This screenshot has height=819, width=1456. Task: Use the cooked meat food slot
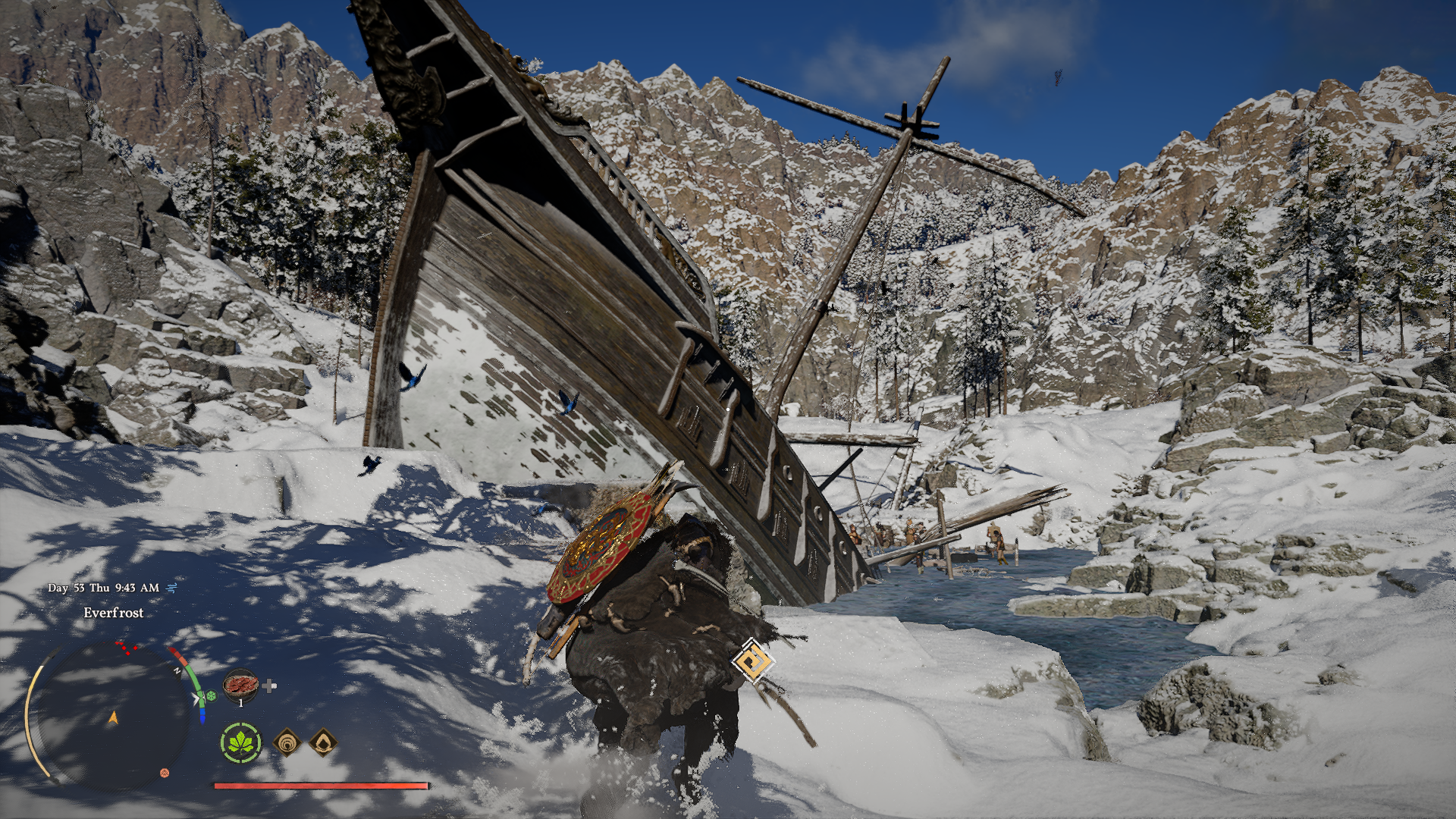tap(240, 685)
